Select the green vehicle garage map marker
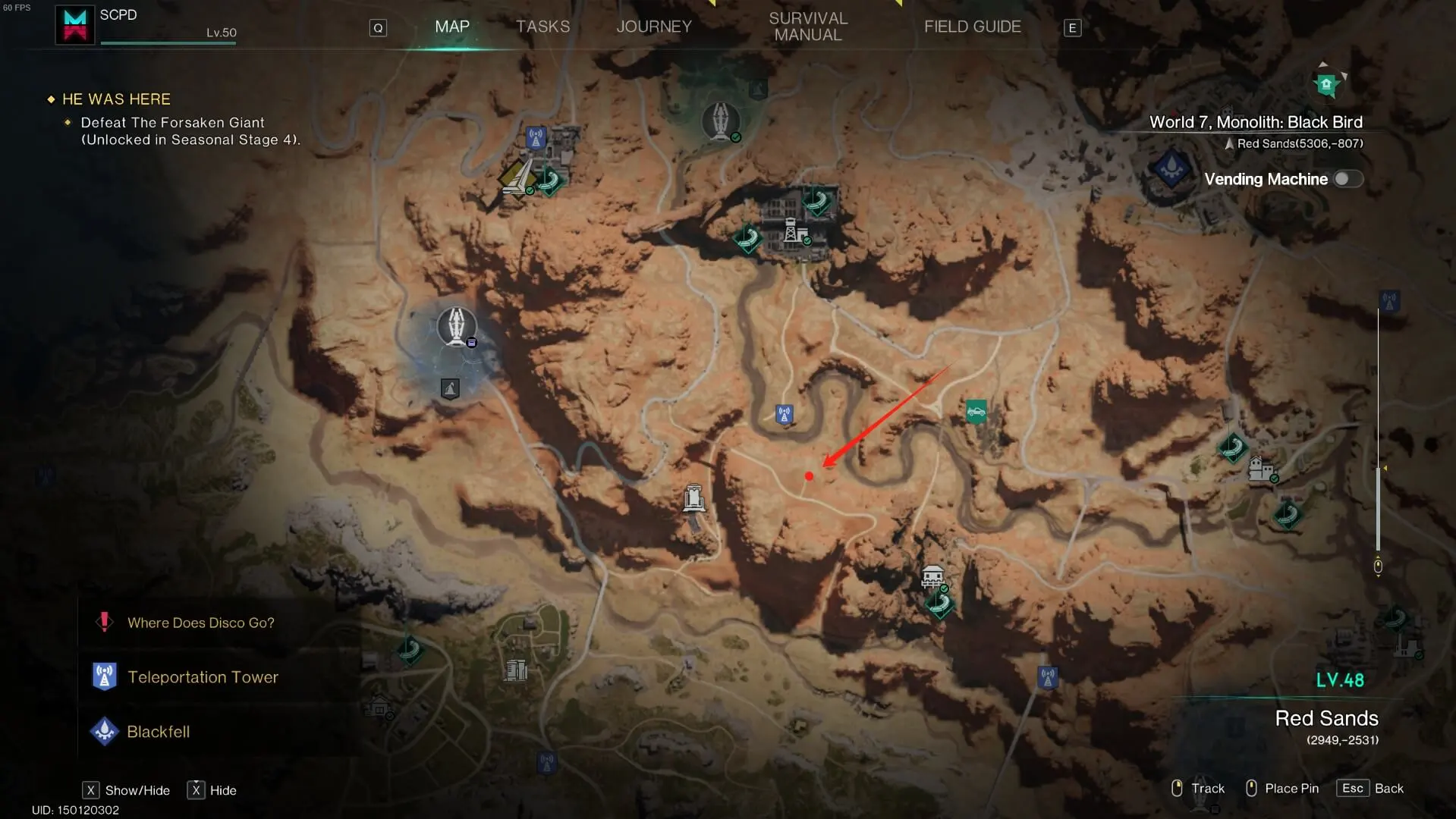 click(976, 412)
